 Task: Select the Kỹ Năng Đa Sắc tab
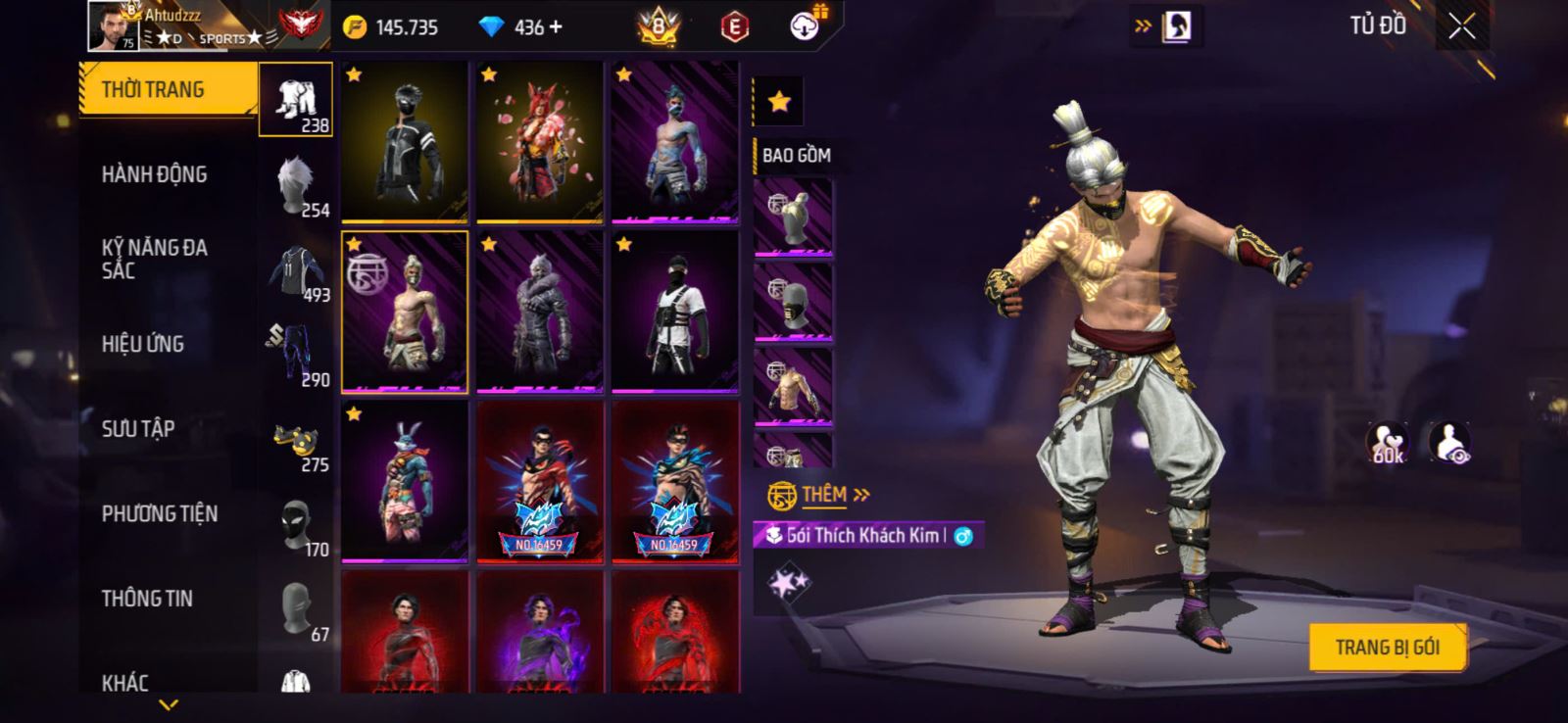(x=155, y=259)
